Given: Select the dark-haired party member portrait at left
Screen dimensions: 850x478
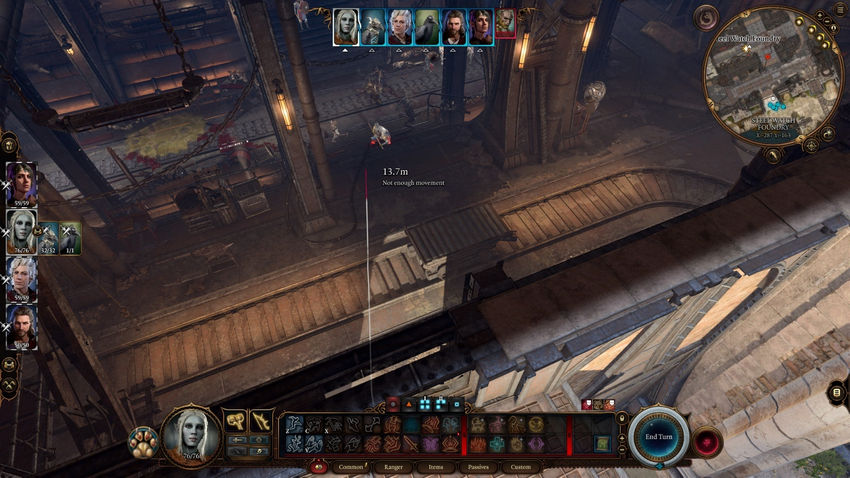Looking at the screenshot, I should pyautogui.click(x=21, y=184).
